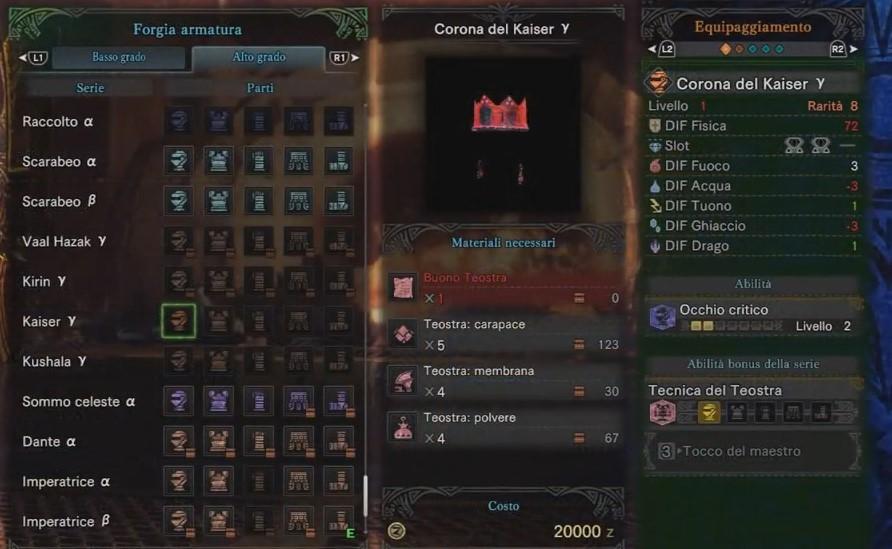Select the Alto grado tab
This screenshot has width=892, height=549.
coord(257,58)
